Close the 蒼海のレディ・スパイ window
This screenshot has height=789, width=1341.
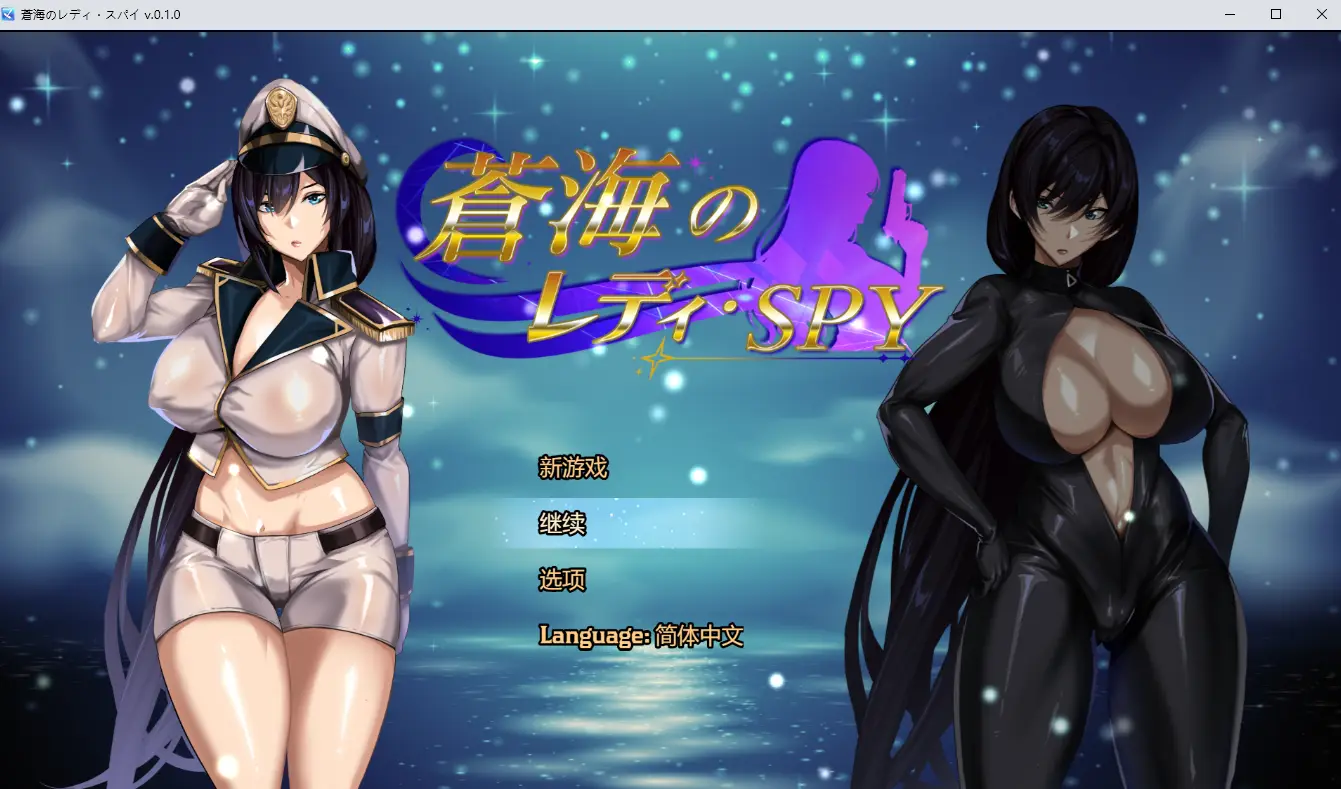[x=1321, y=14]
